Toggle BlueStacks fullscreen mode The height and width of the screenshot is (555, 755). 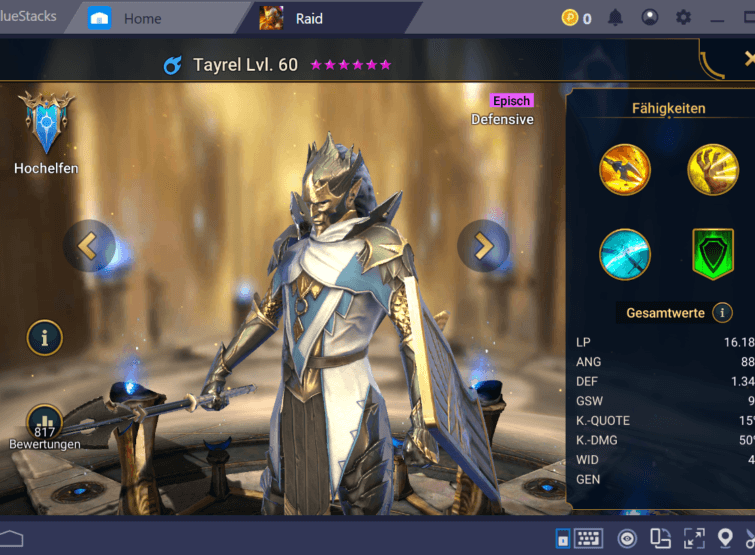pyautogui.click(x=694, y=539)
